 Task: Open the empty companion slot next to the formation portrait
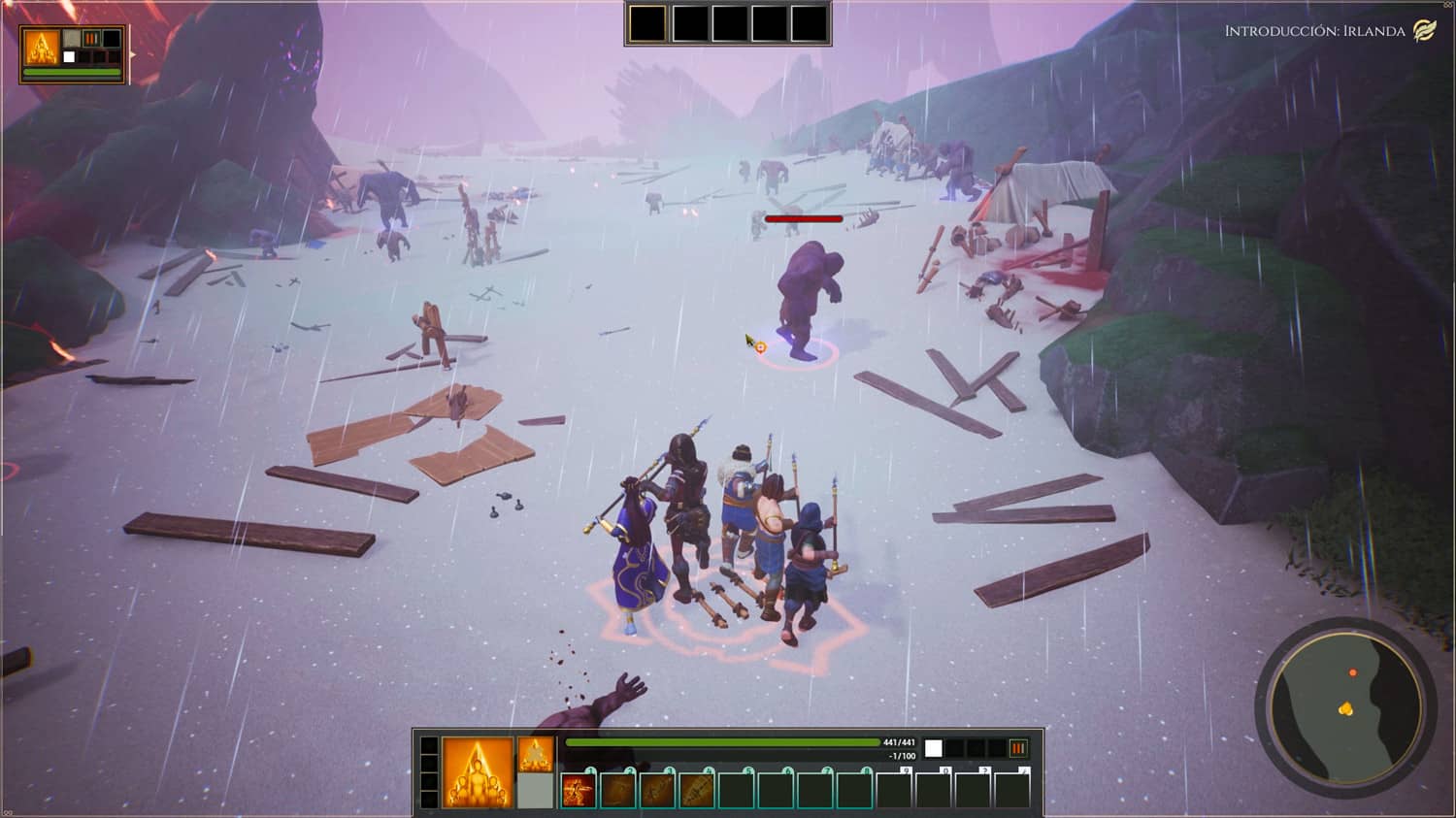point(535,790)
